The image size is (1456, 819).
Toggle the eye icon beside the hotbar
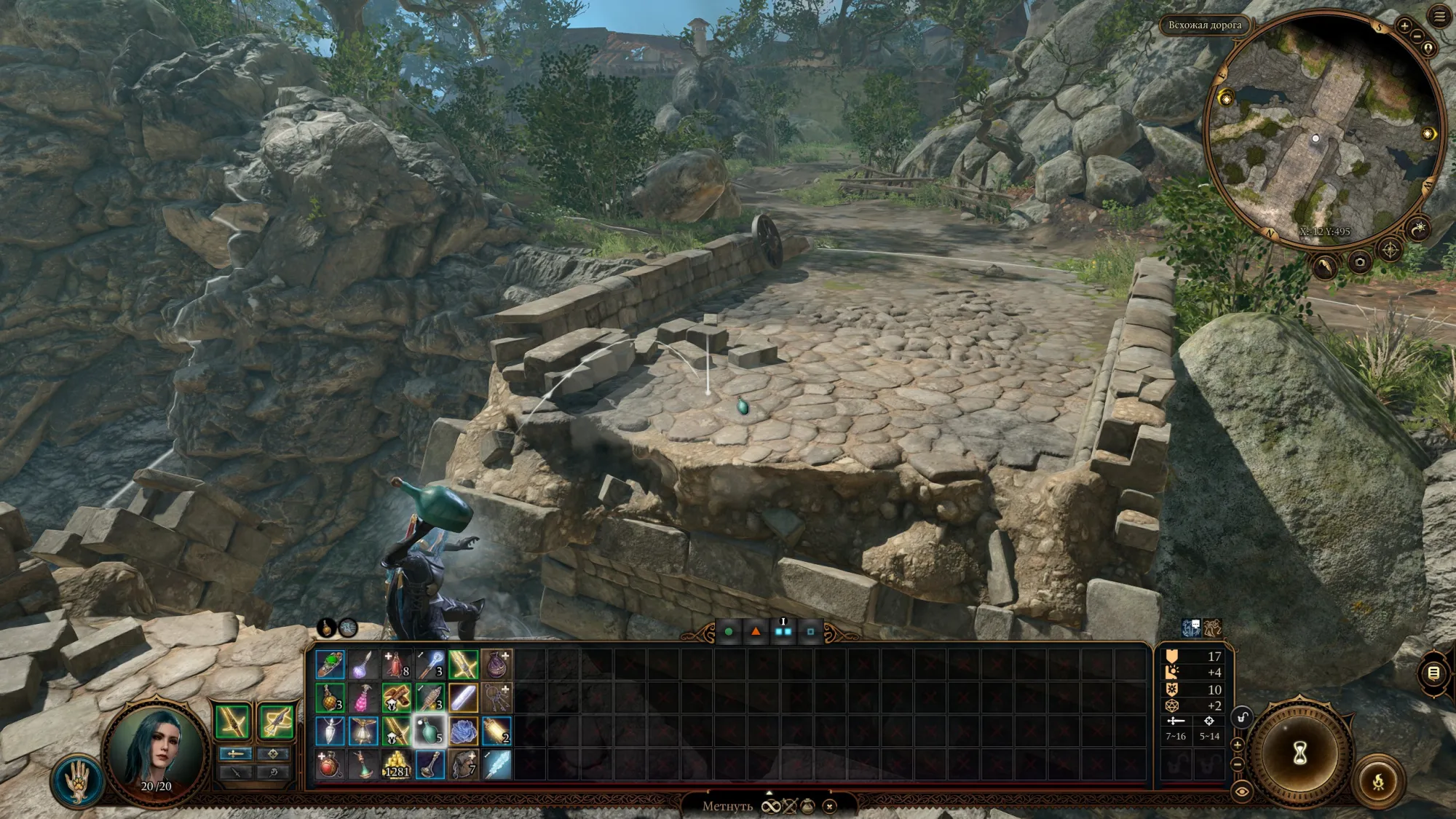point(1242,791)
